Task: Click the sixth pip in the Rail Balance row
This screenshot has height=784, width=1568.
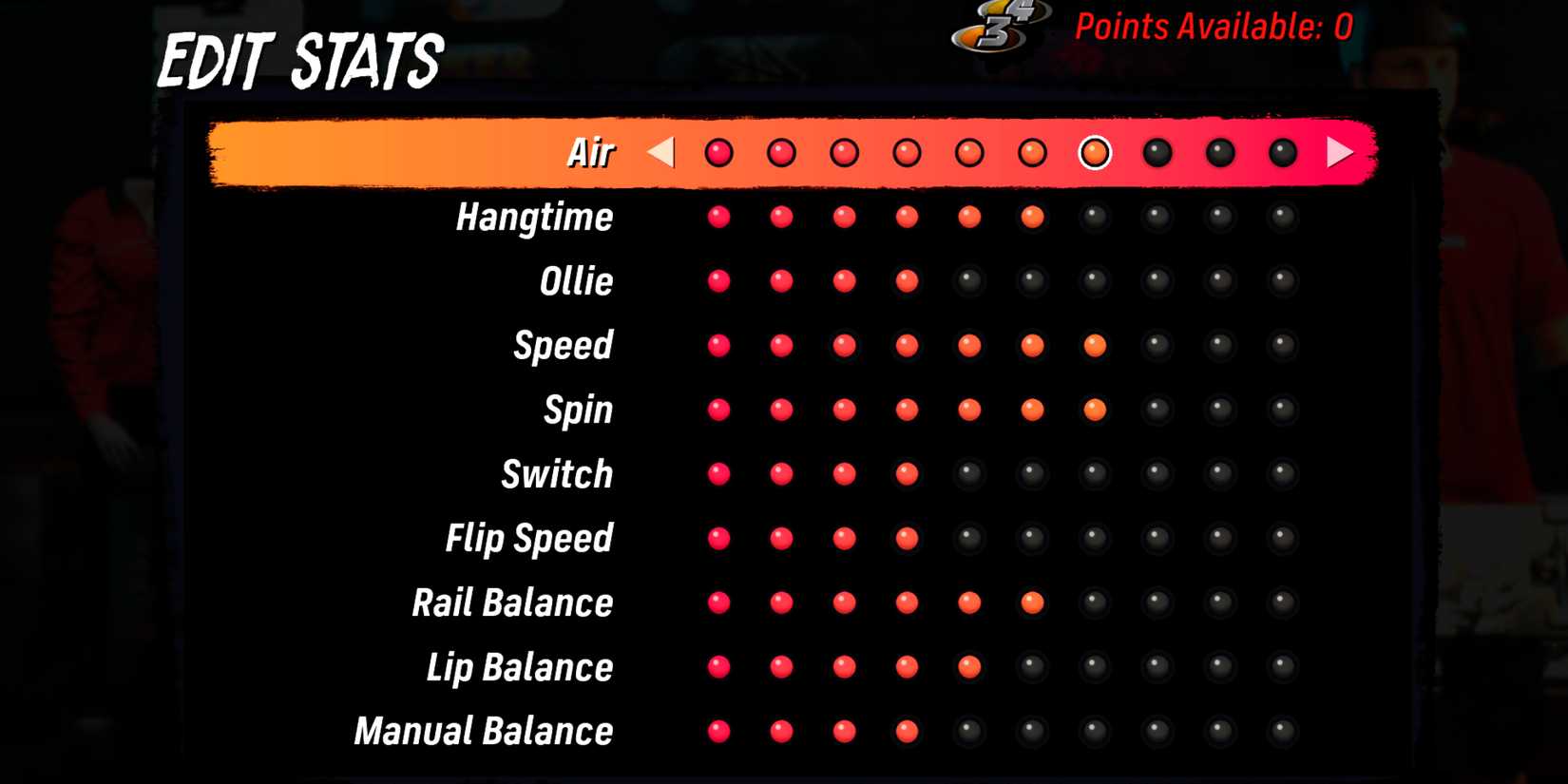Action: tap(1032, 602)
